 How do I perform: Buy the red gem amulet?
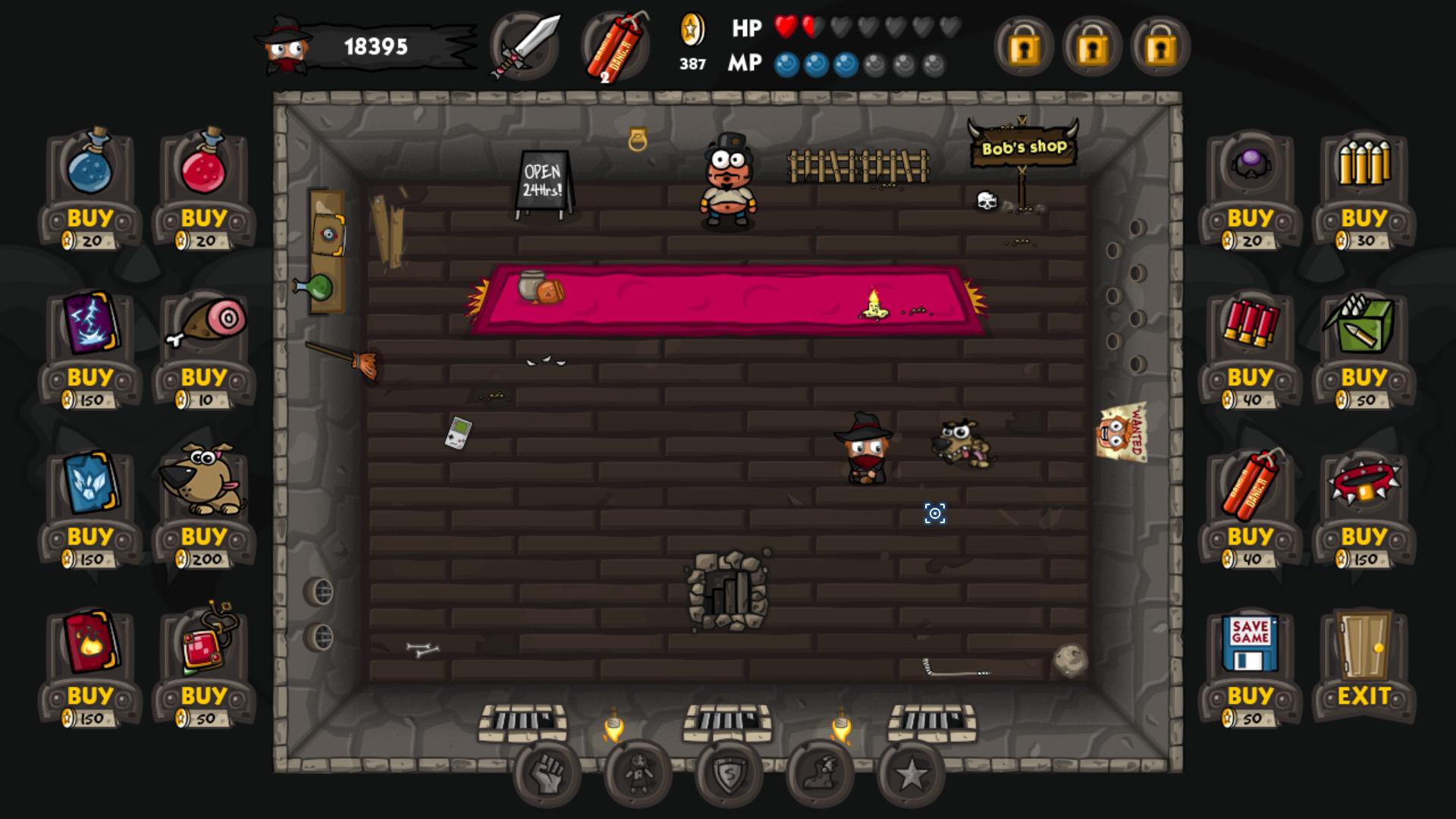coord(204,696)
